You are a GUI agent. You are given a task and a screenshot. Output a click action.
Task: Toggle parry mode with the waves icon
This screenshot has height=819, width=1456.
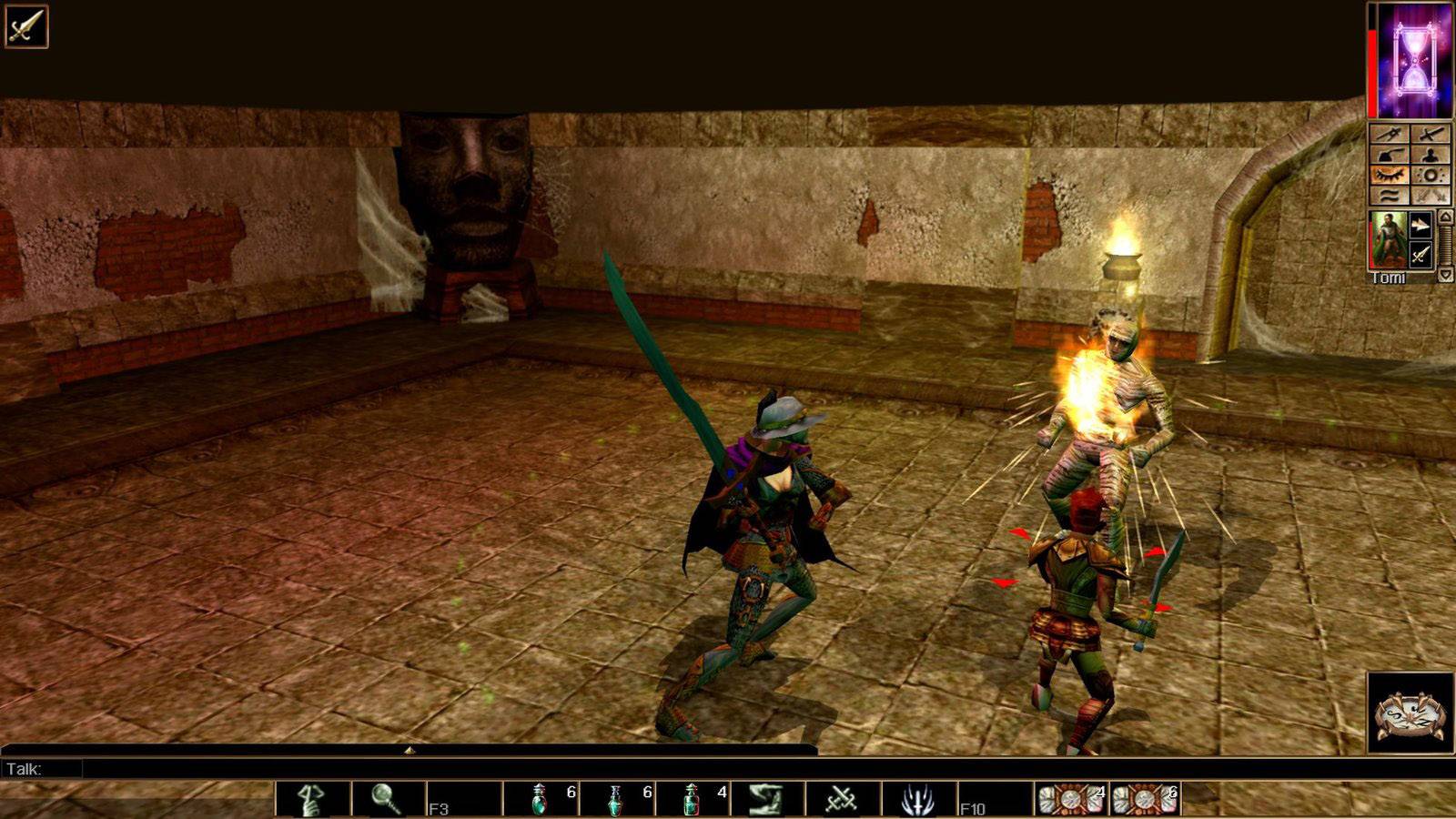click(1388, 194)
